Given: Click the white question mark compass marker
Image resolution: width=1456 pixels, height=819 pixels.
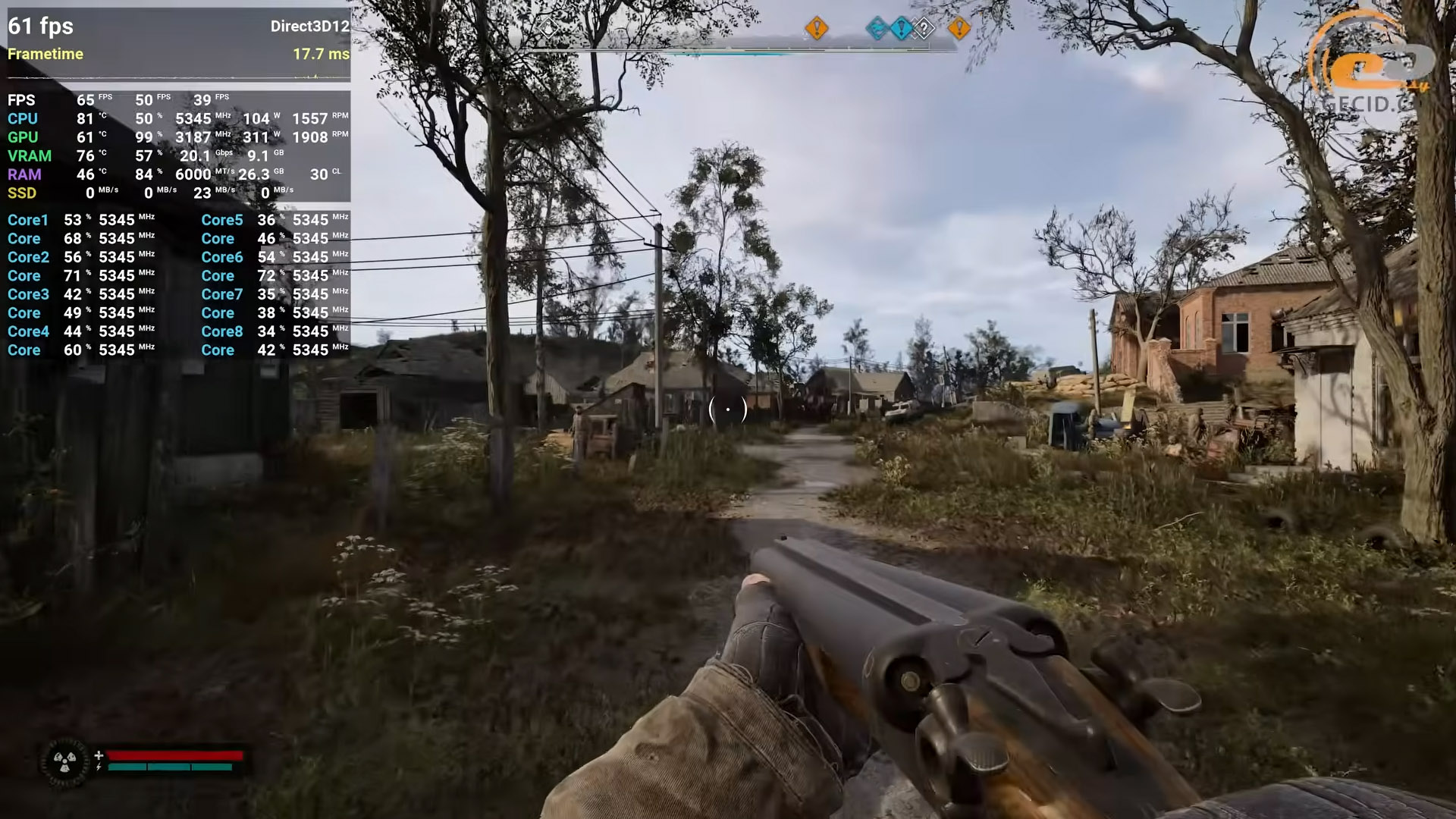Looking at the screenshot, I should [924, 30].
